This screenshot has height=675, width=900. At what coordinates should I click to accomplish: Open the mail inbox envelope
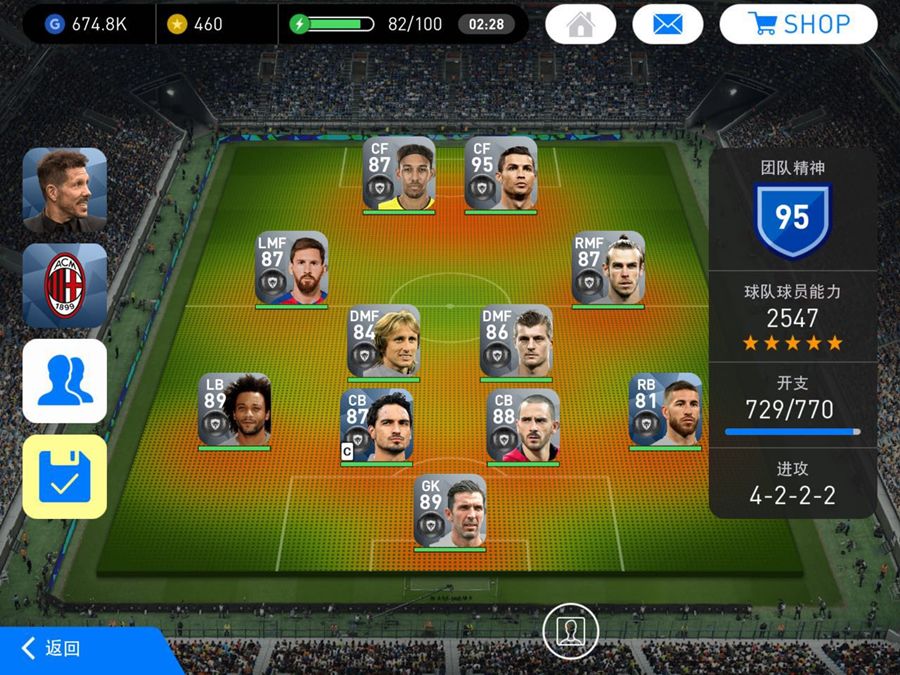(667, 24)
